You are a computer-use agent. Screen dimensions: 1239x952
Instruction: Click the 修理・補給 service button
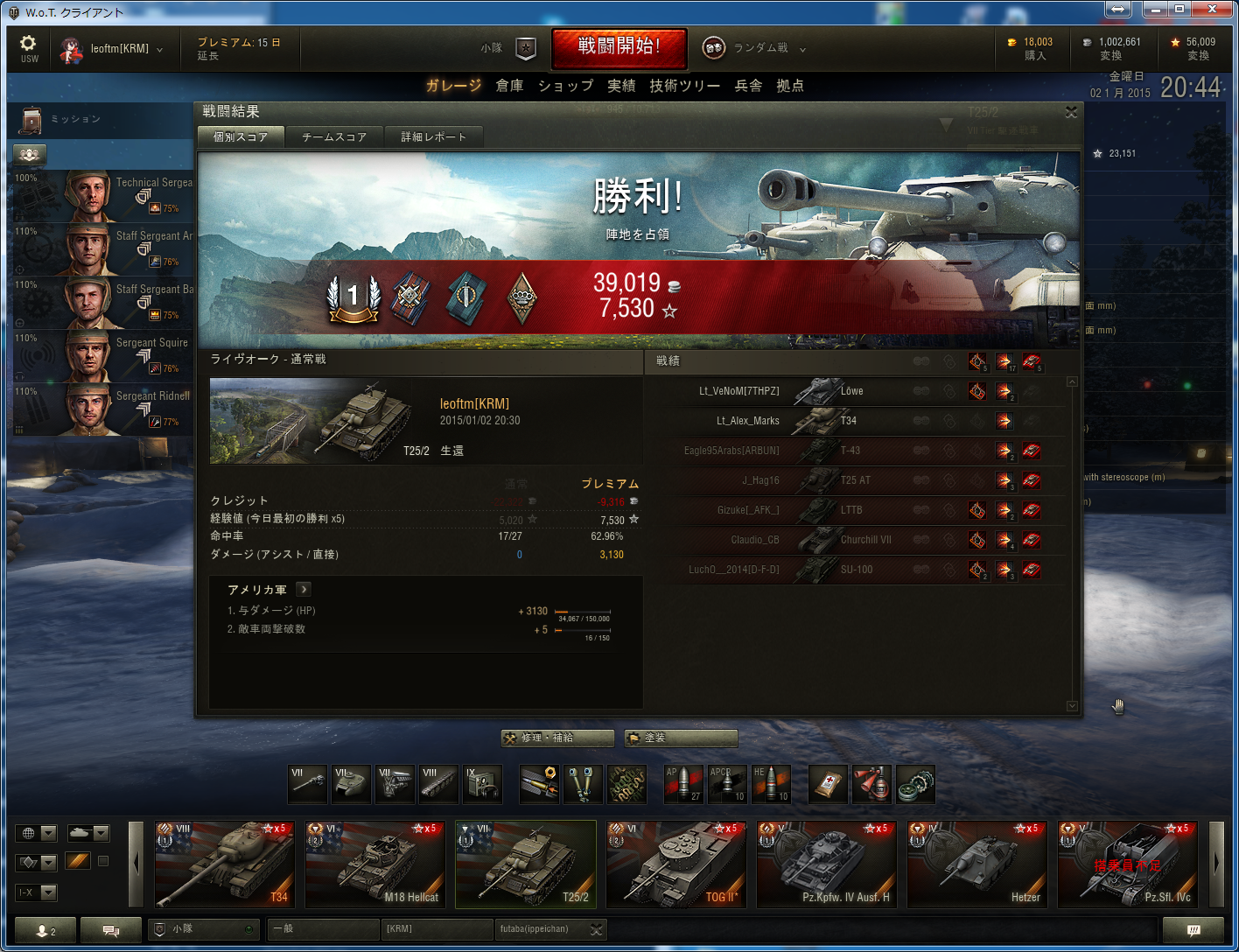[x=557, y=738]
